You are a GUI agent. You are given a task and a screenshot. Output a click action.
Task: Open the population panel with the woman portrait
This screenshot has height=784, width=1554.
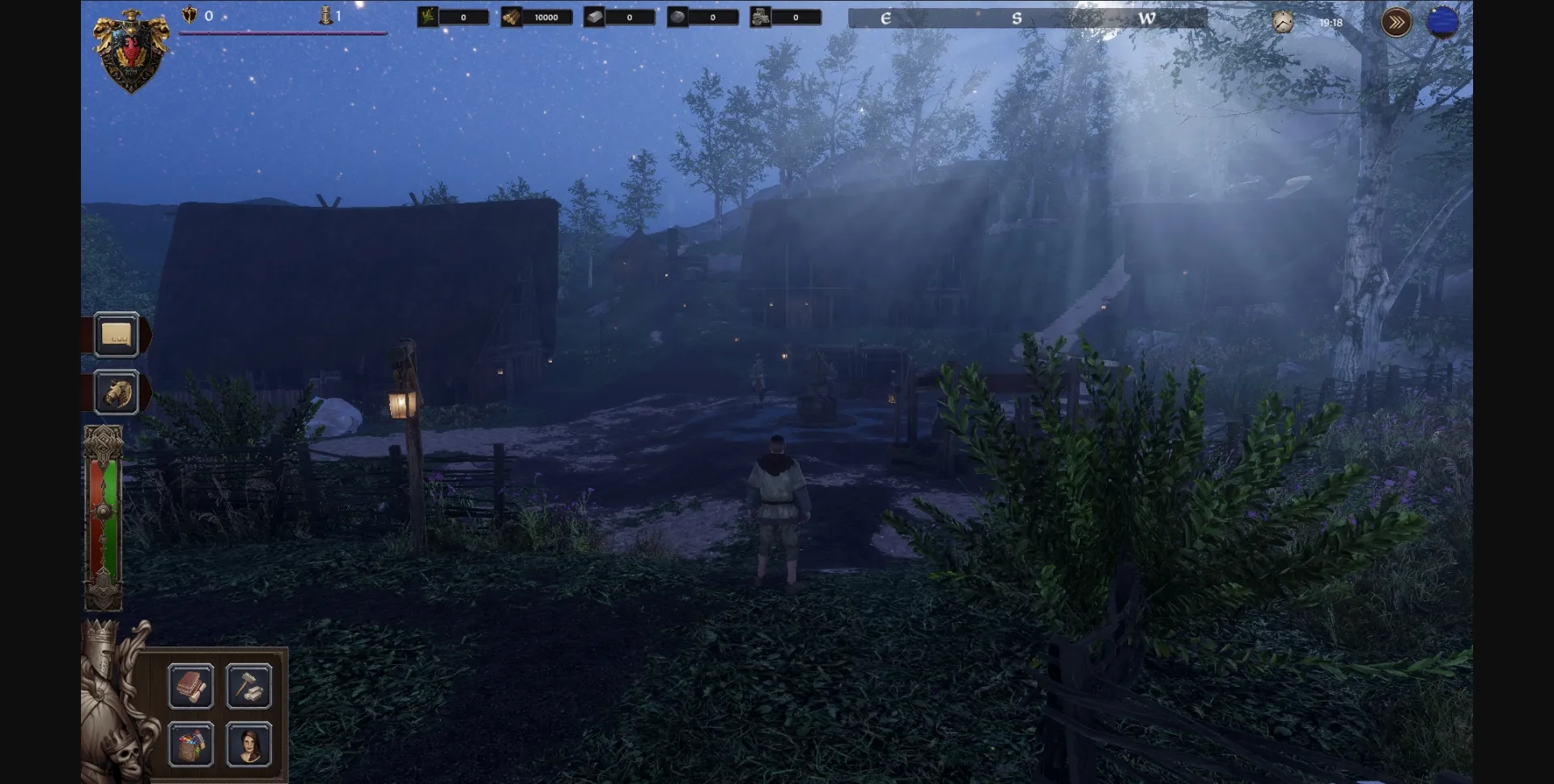(x=249, y=746)
